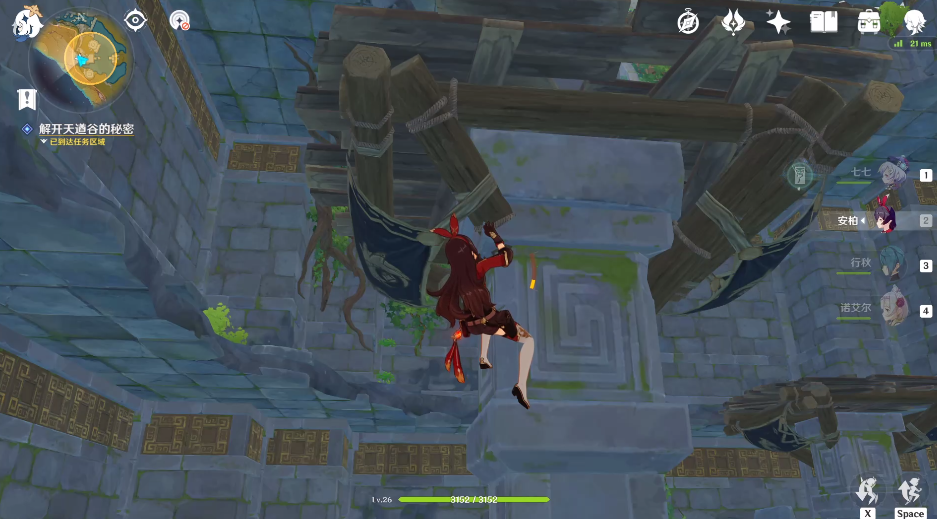Open the winged Battle Pass icon
This screenshot has height=519, width=937.
coord(733,21)
